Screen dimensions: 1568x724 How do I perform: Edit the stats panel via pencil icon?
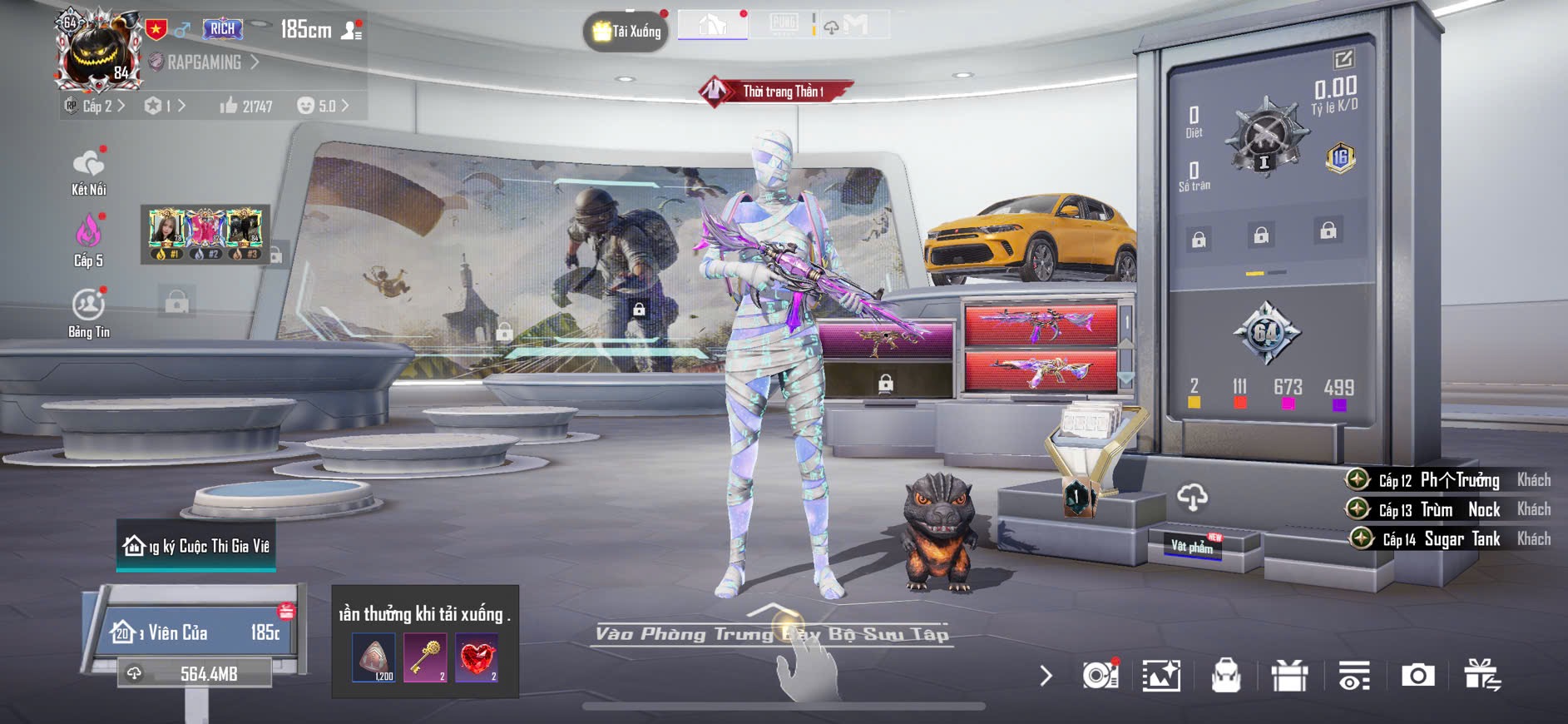pyautogui.click(x=1343, y=59)
